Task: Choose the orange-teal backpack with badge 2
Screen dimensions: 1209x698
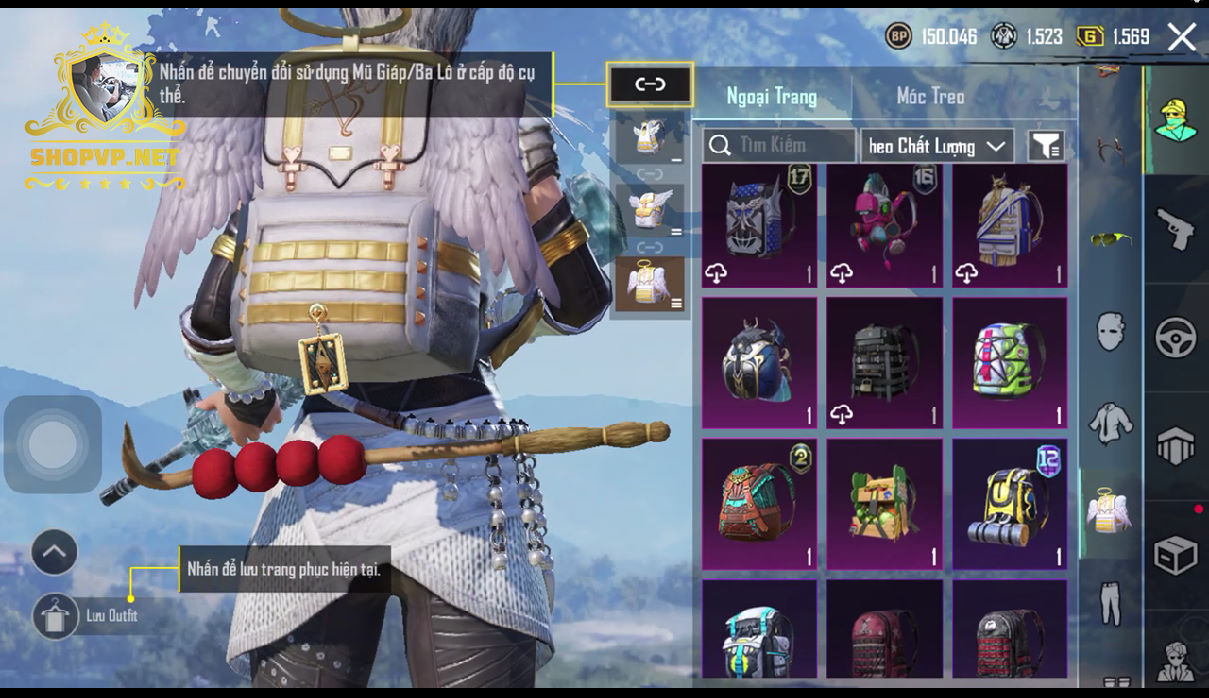Action: pyautogui.click(x=759, y=503)
